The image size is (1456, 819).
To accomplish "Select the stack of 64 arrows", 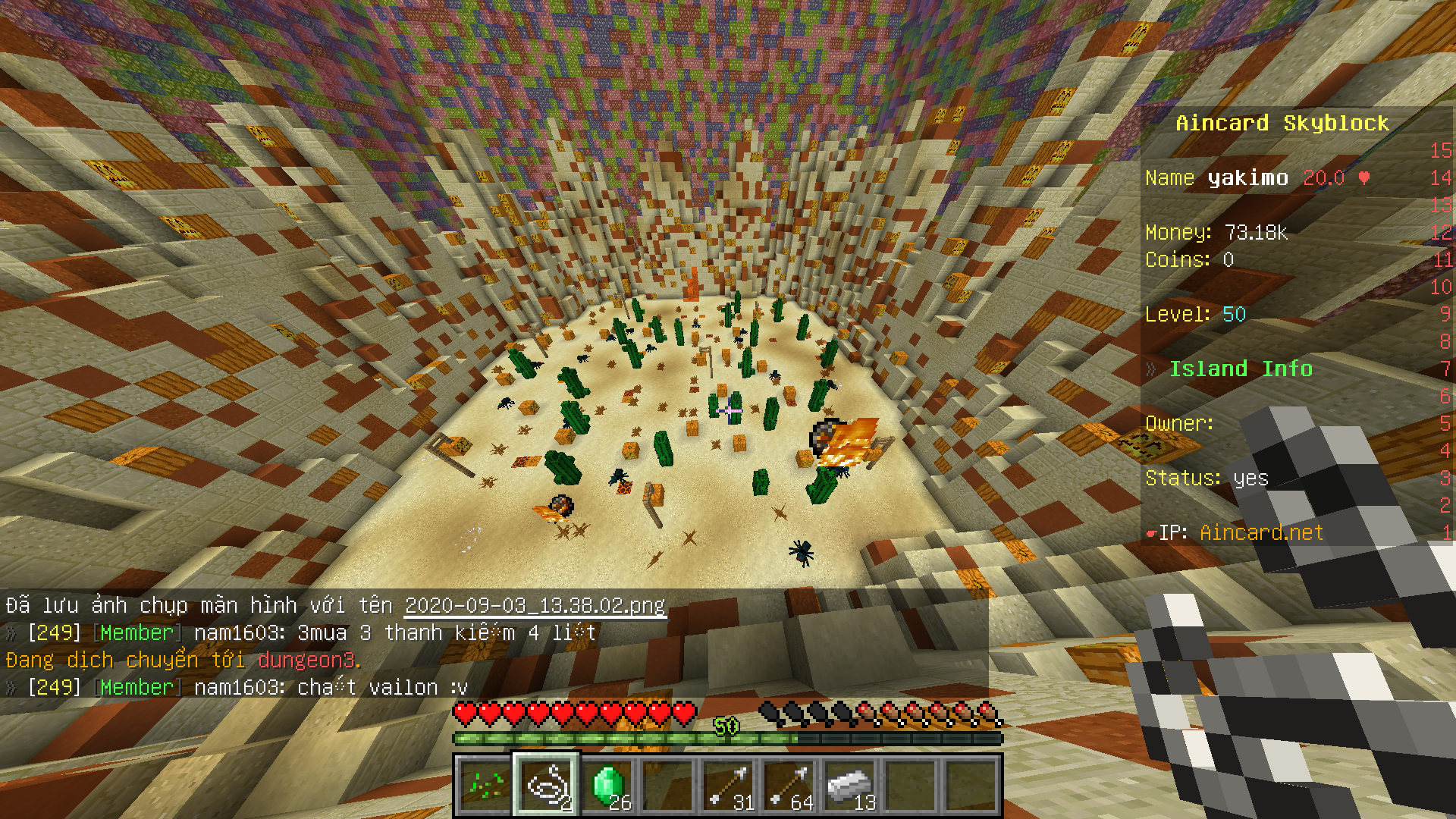I will [x=789, y=786].
